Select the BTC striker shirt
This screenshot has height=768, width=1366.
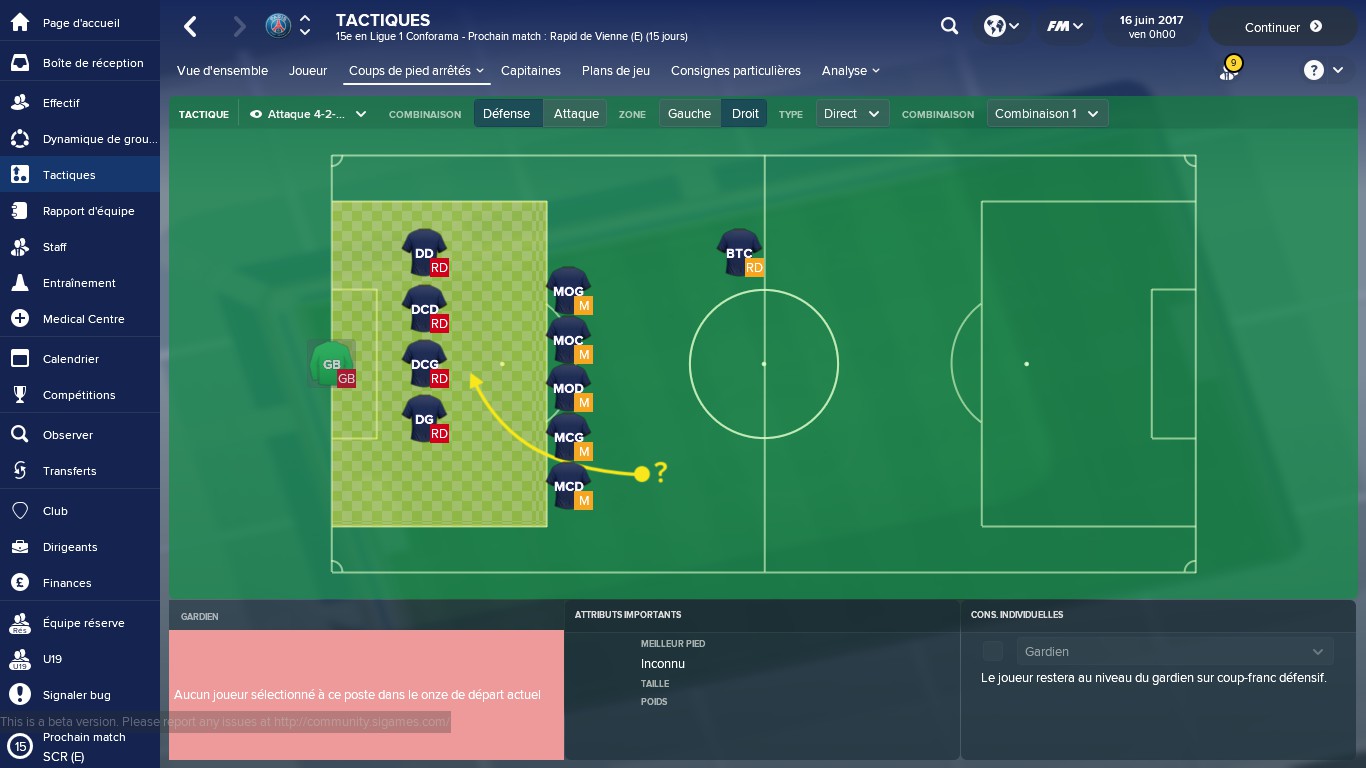pos(738,252)
